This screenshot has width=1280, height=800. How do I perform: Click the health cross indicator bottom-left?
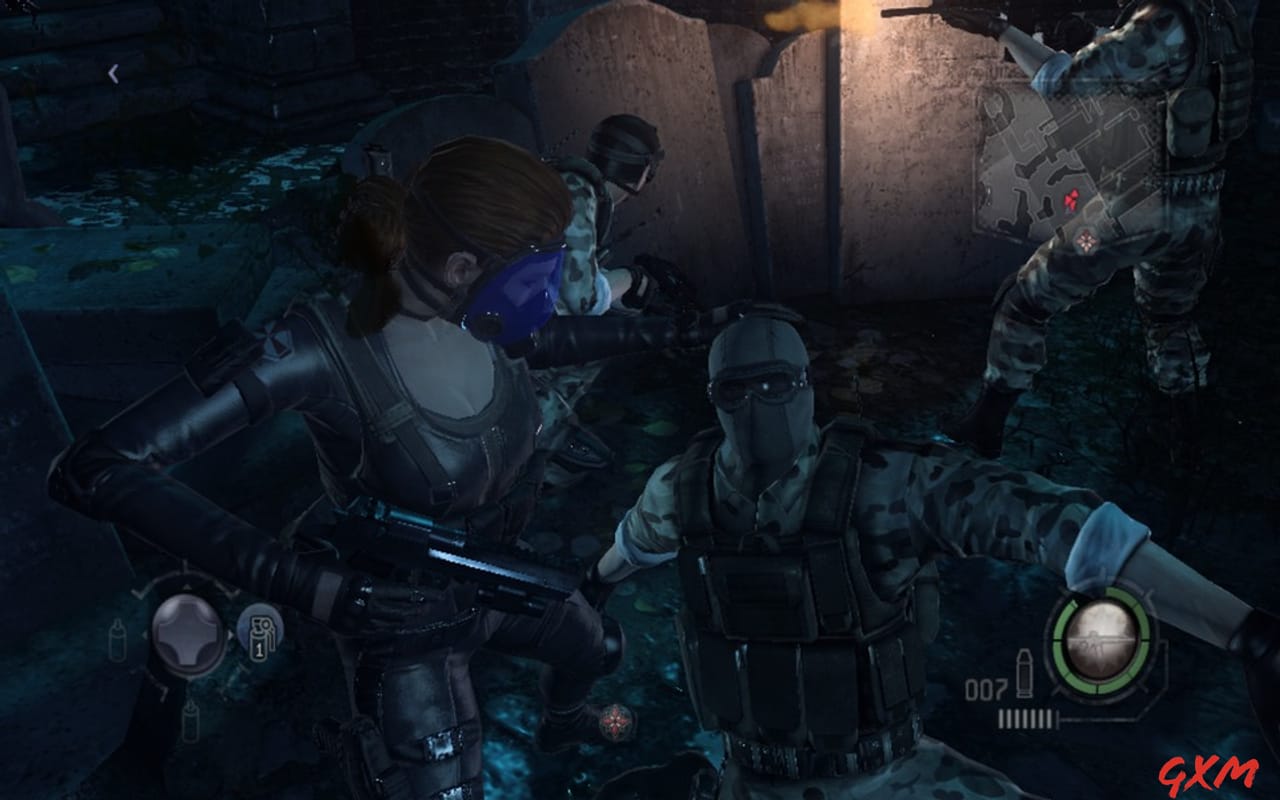186,634
